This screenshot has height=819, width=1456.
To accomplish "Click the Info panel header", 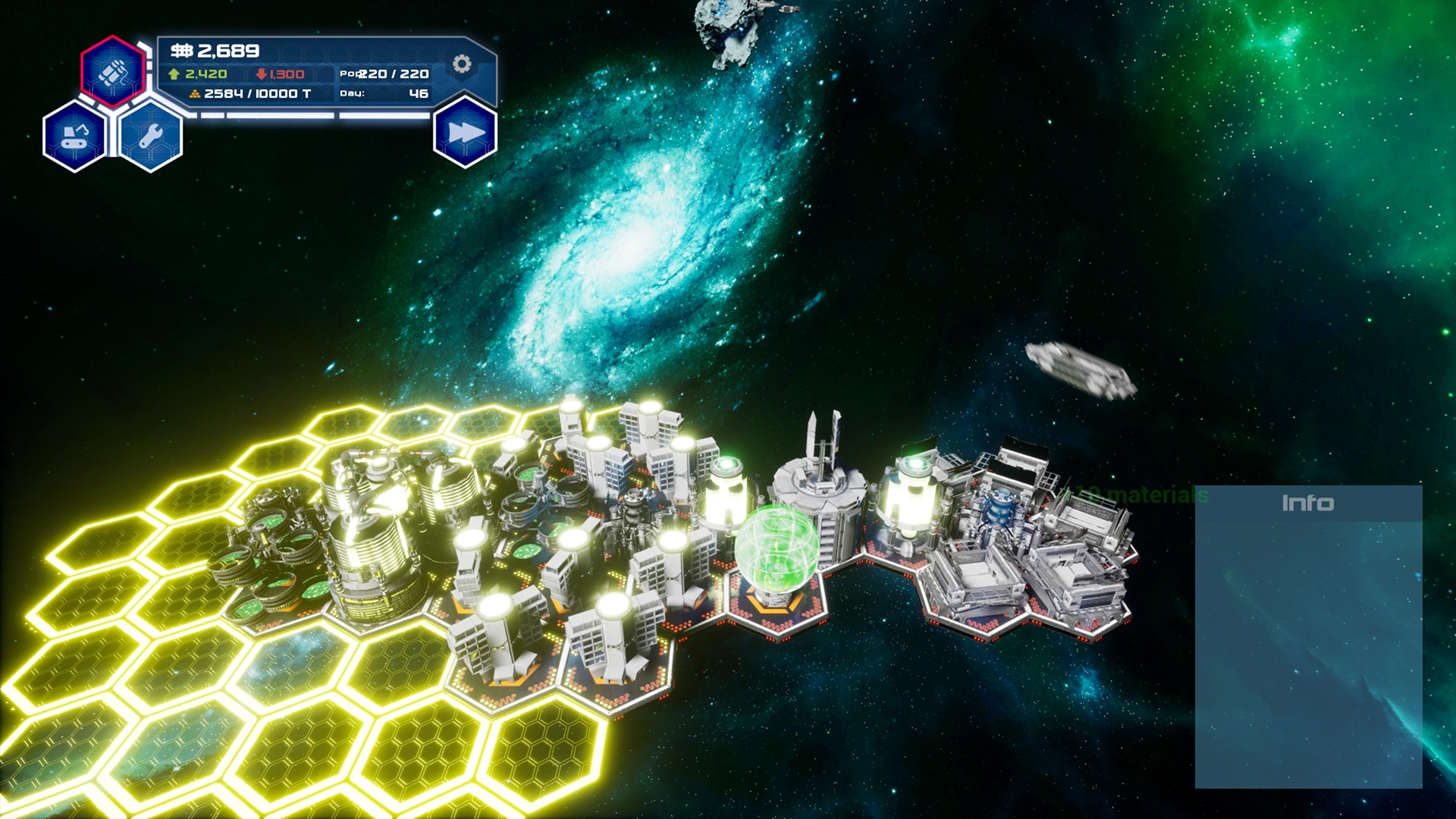I will [1308, 501].
